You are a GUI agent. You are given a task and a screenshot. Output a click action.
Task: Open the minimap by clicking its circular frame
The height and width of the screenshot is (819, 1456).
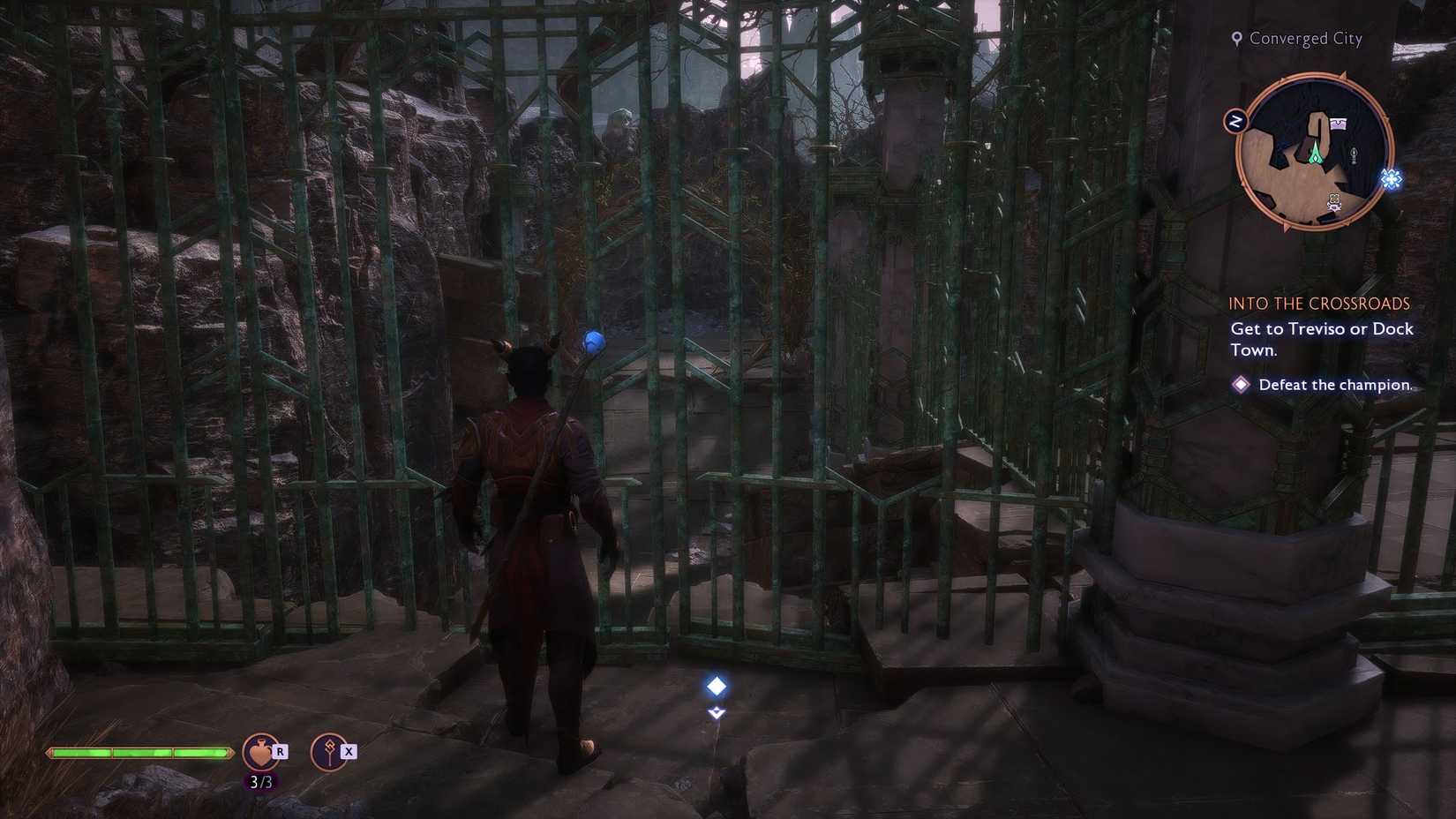(x=1315, y=150)
